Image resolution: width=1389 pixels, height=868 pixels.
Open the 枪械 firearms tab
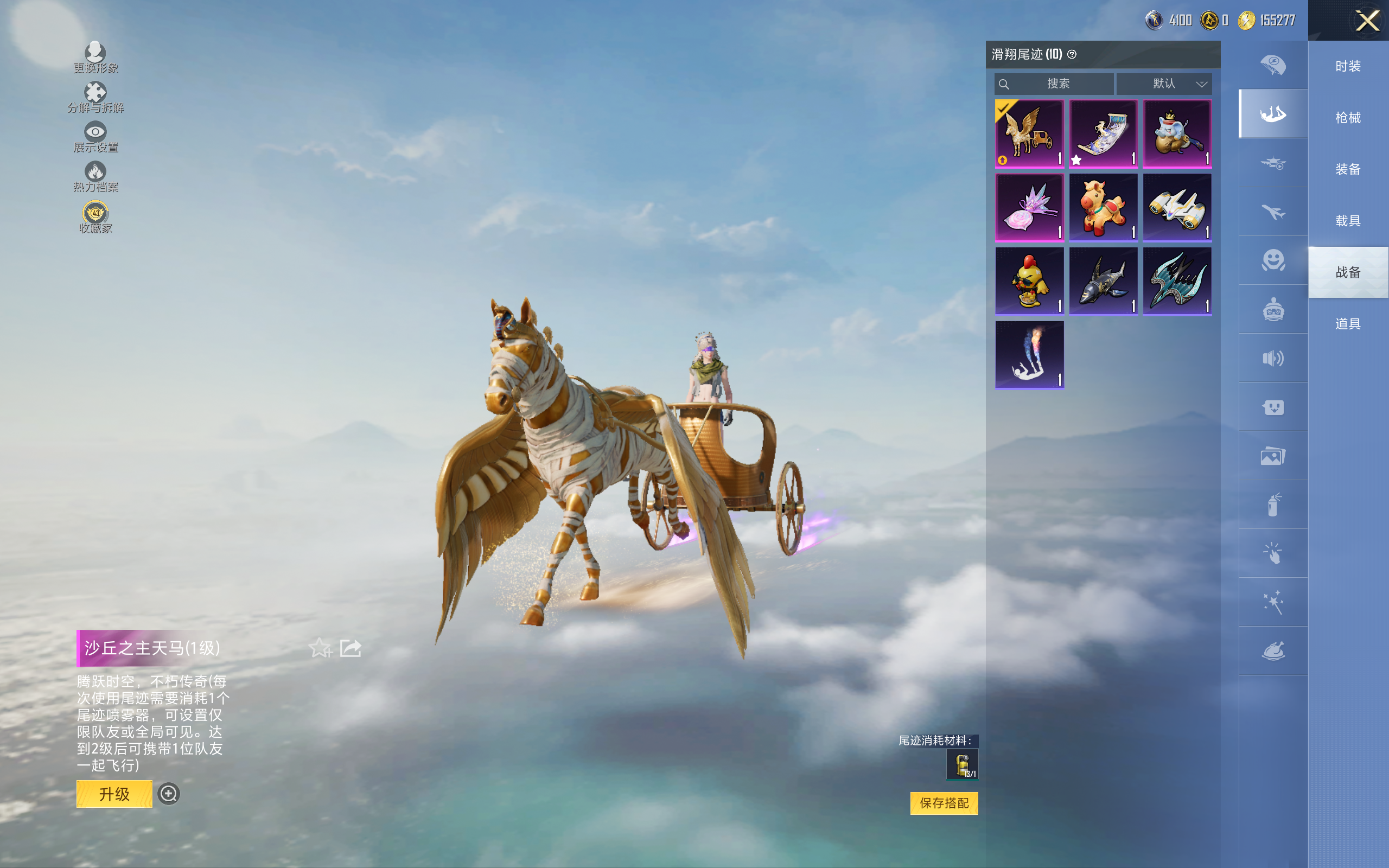(1348, 118)
